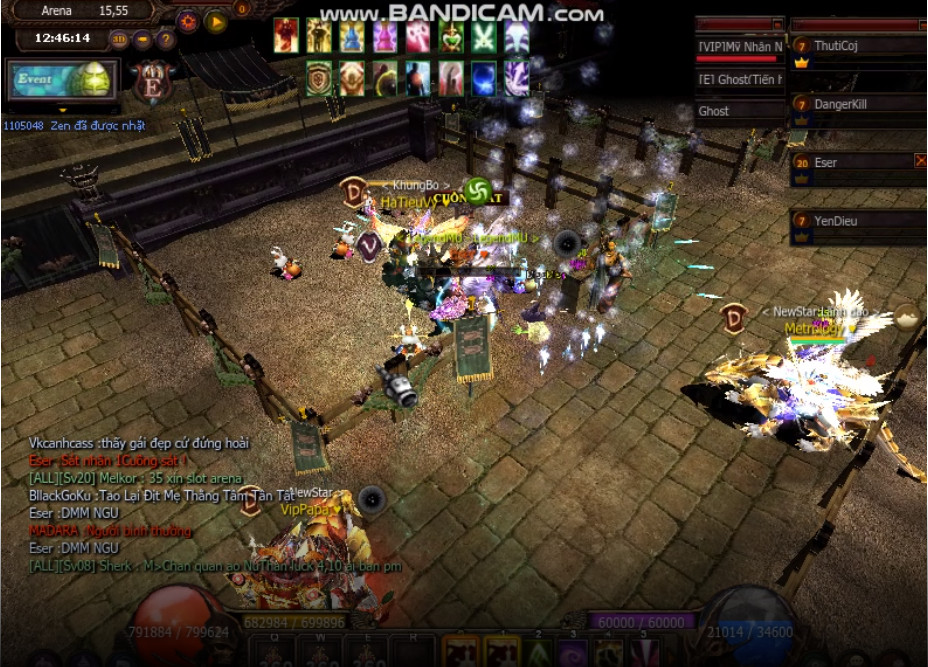Select the Ghost entry in target list
This screenshot has width=928, height=667.
click(x=740, y=111)
